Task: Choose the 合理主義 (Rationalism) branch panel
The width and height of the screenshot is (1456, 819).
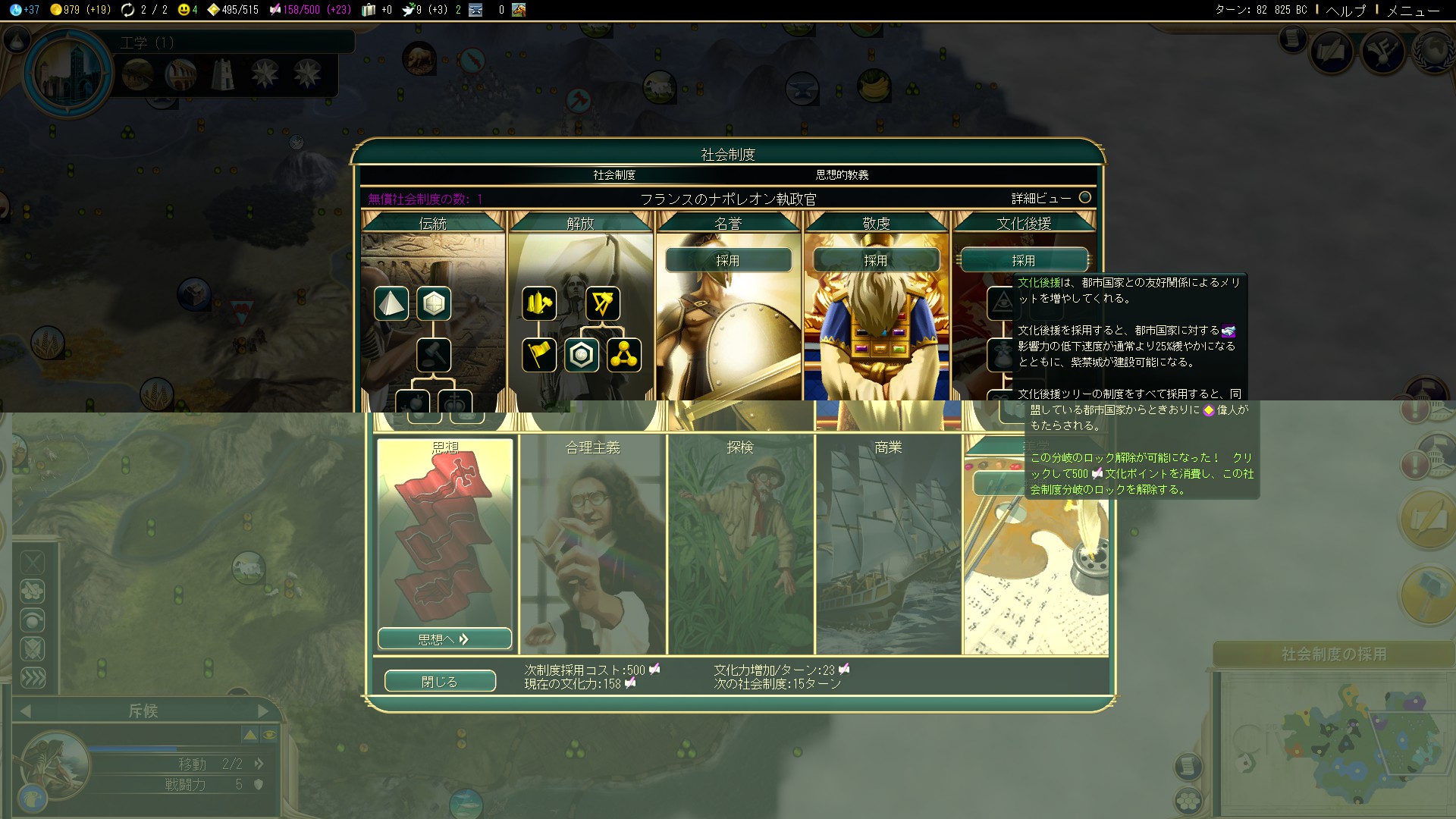Action: 593,542
